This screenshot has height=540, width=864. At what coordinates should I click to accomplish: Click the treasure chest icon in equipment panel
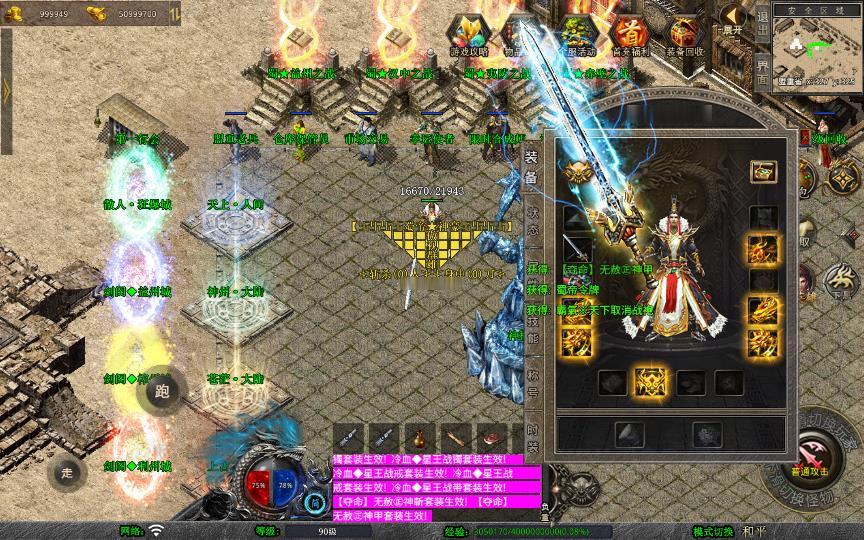click(x=764, y=171)
